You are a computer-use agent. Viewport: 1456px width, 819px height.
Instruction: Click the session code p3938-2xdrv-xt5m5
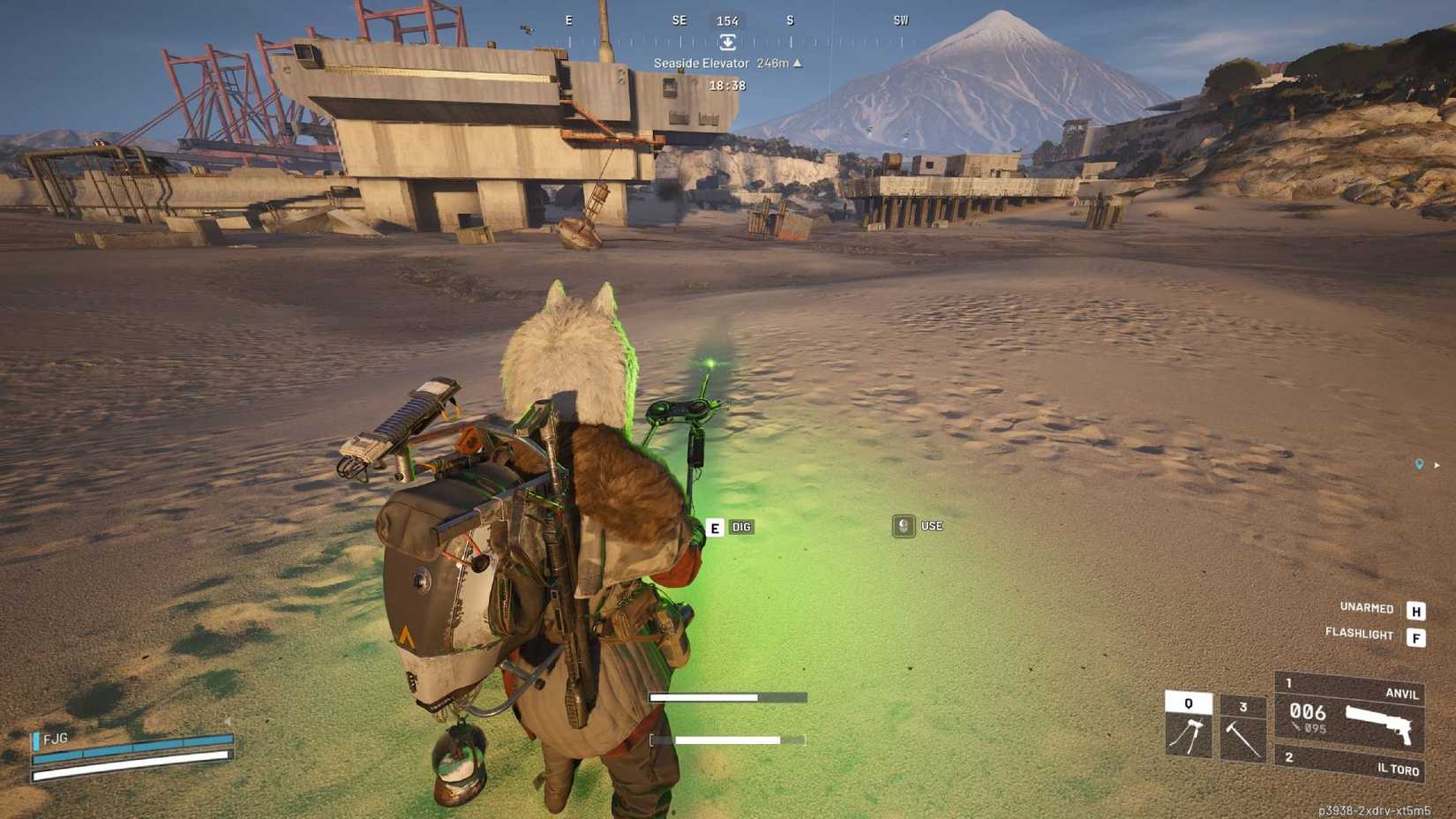coord(1375,808)
